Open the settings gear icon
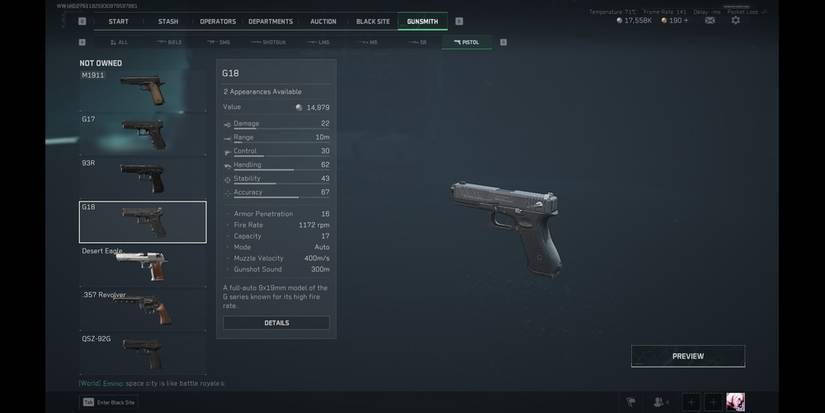The width and height of the screenshot is (825, 413). click(x=736, y=20)
